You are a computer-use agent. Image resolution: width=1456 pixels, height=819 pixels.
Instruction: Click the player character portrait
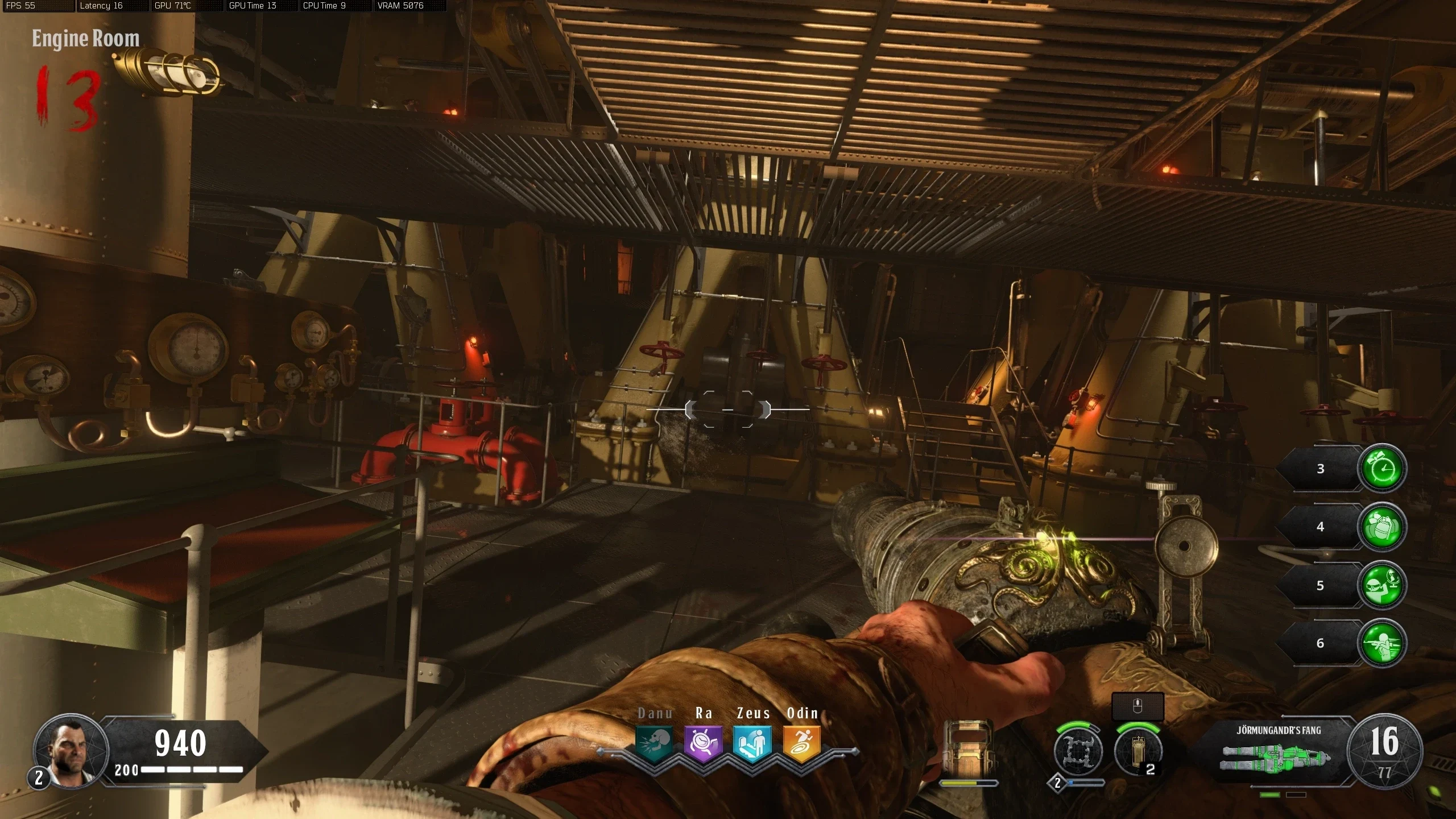[70, 751]
